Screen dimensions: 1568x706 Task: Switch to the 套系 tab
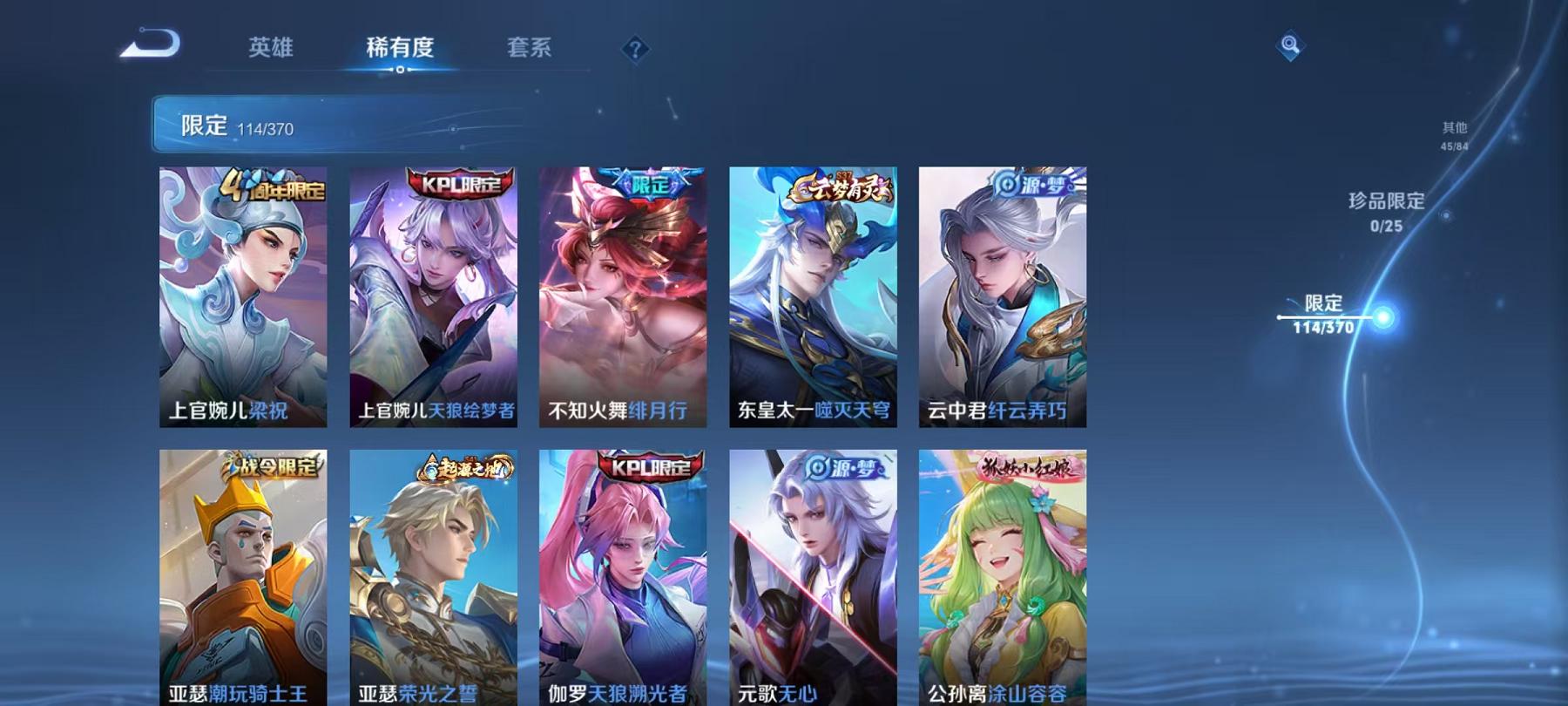[x=530, y=48]
